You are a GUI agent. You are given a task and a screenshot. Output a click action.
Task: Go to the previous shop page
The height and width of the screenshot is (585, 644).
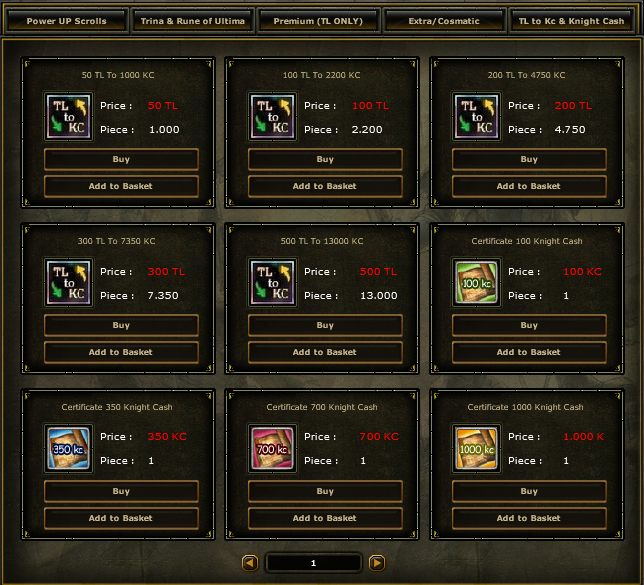[250, 563]
